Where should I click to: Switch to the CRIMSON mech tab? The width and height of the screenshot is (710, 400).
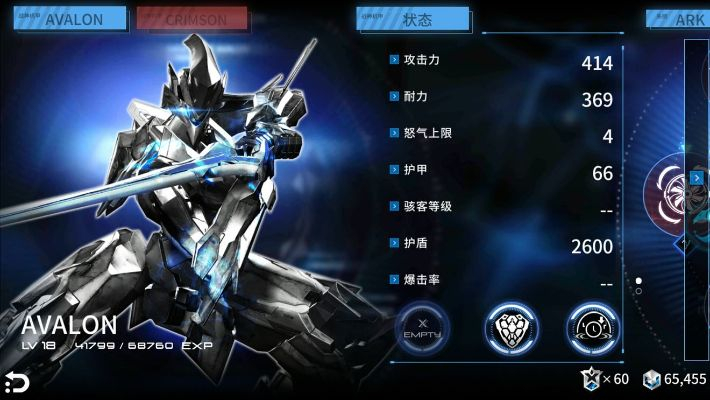tap(192, 19)
